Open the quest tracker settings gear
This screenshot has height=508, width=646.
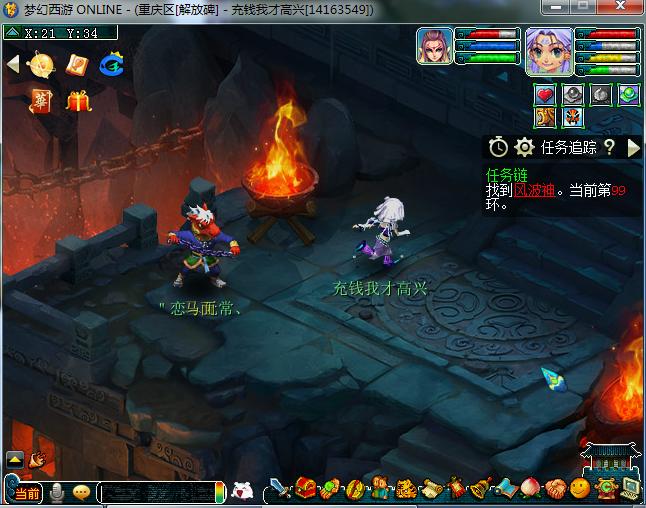tap(524, 148)
